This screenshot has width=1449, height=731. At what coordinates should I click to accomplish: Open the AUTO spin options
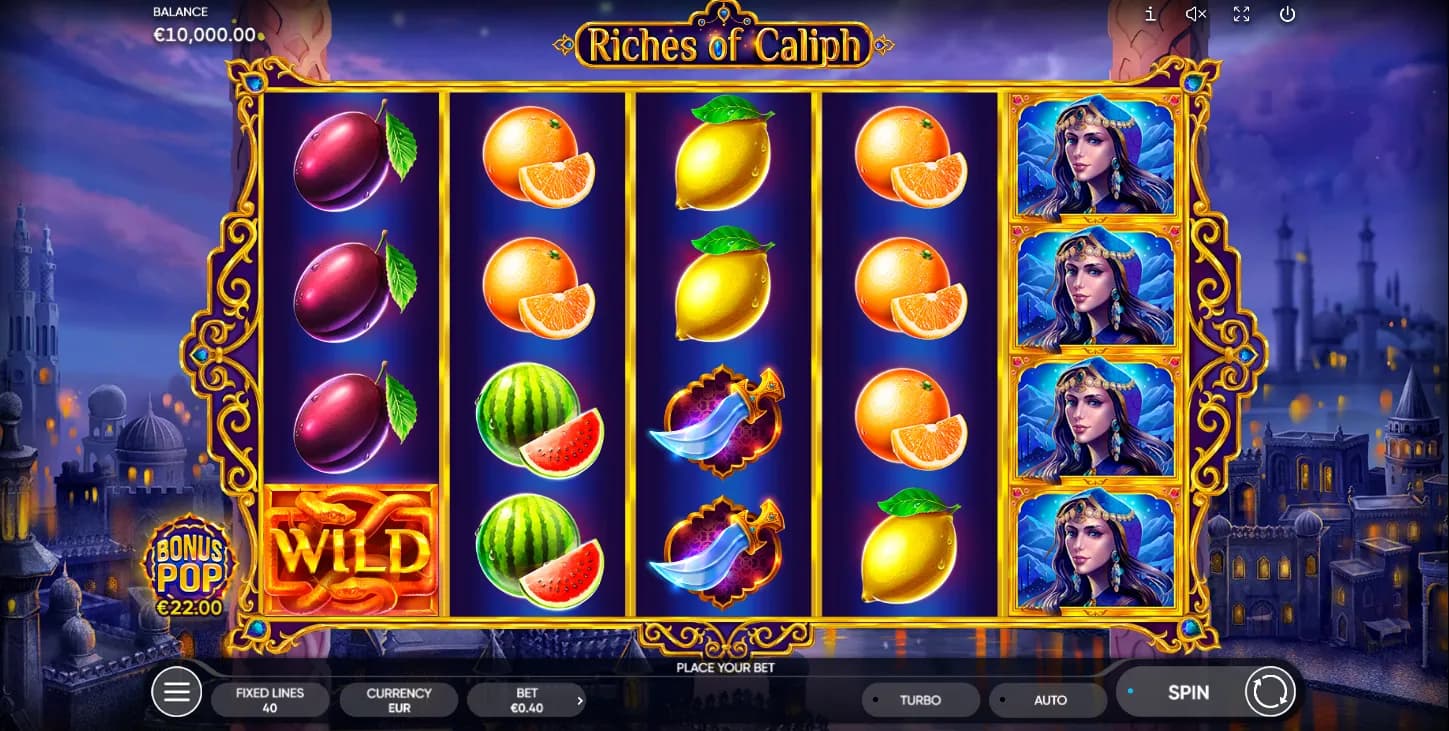coord(1049,700)
